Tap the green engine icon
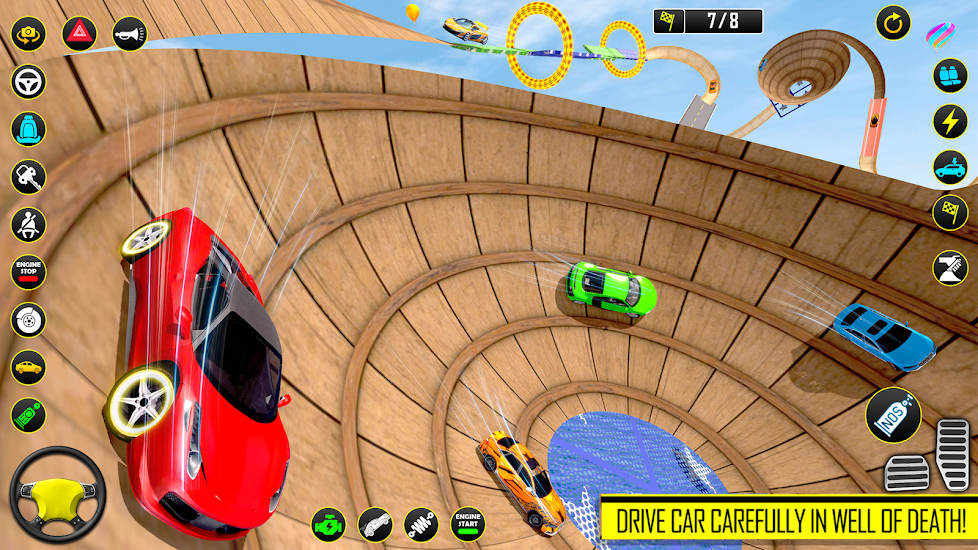The image size is (978, 550). (x=328, y=524)
